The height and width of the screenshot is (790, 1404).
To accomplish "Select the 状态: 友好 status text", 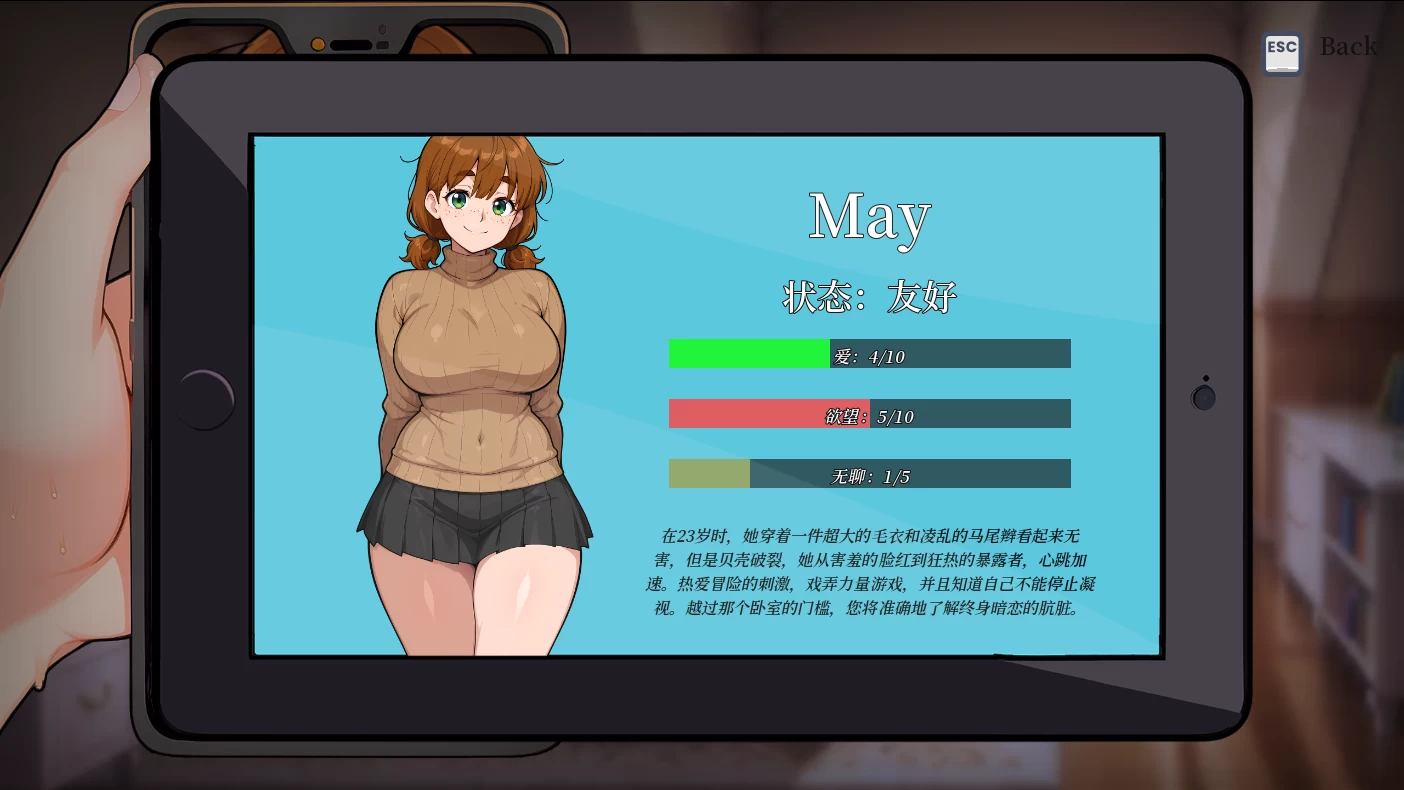I will 869,296.
